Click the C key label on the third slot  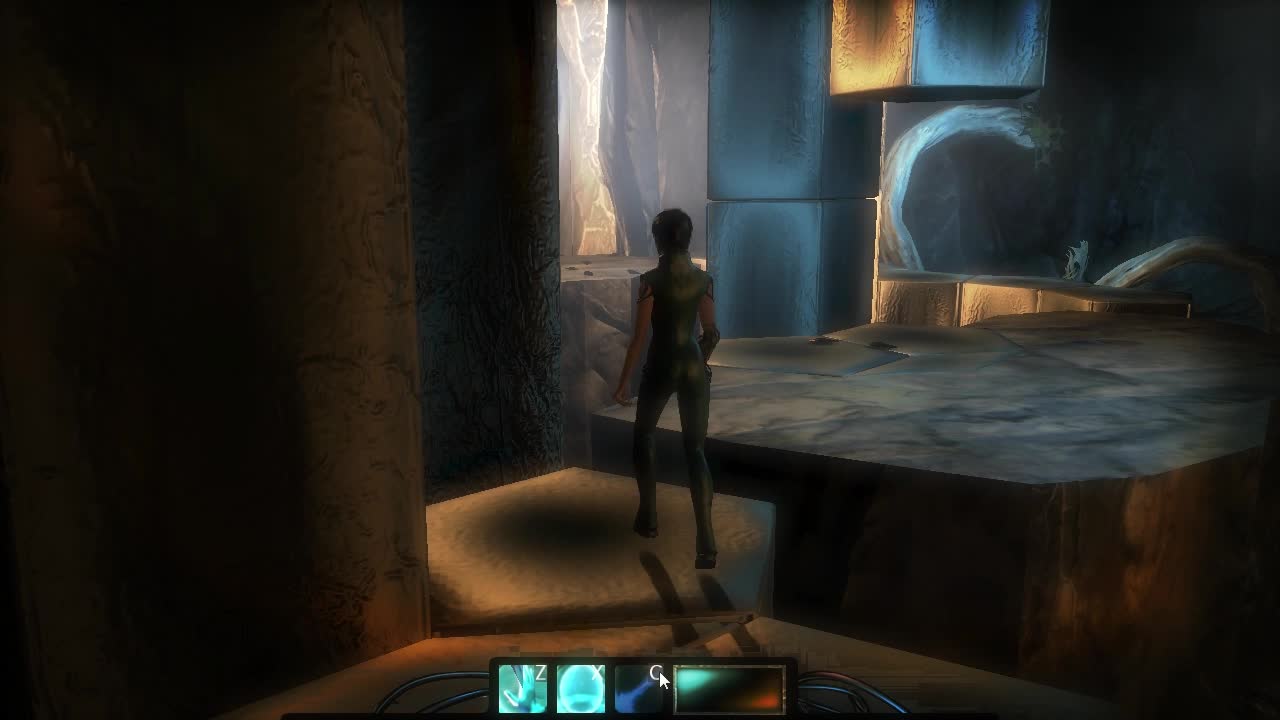click(x=657, y=673)
